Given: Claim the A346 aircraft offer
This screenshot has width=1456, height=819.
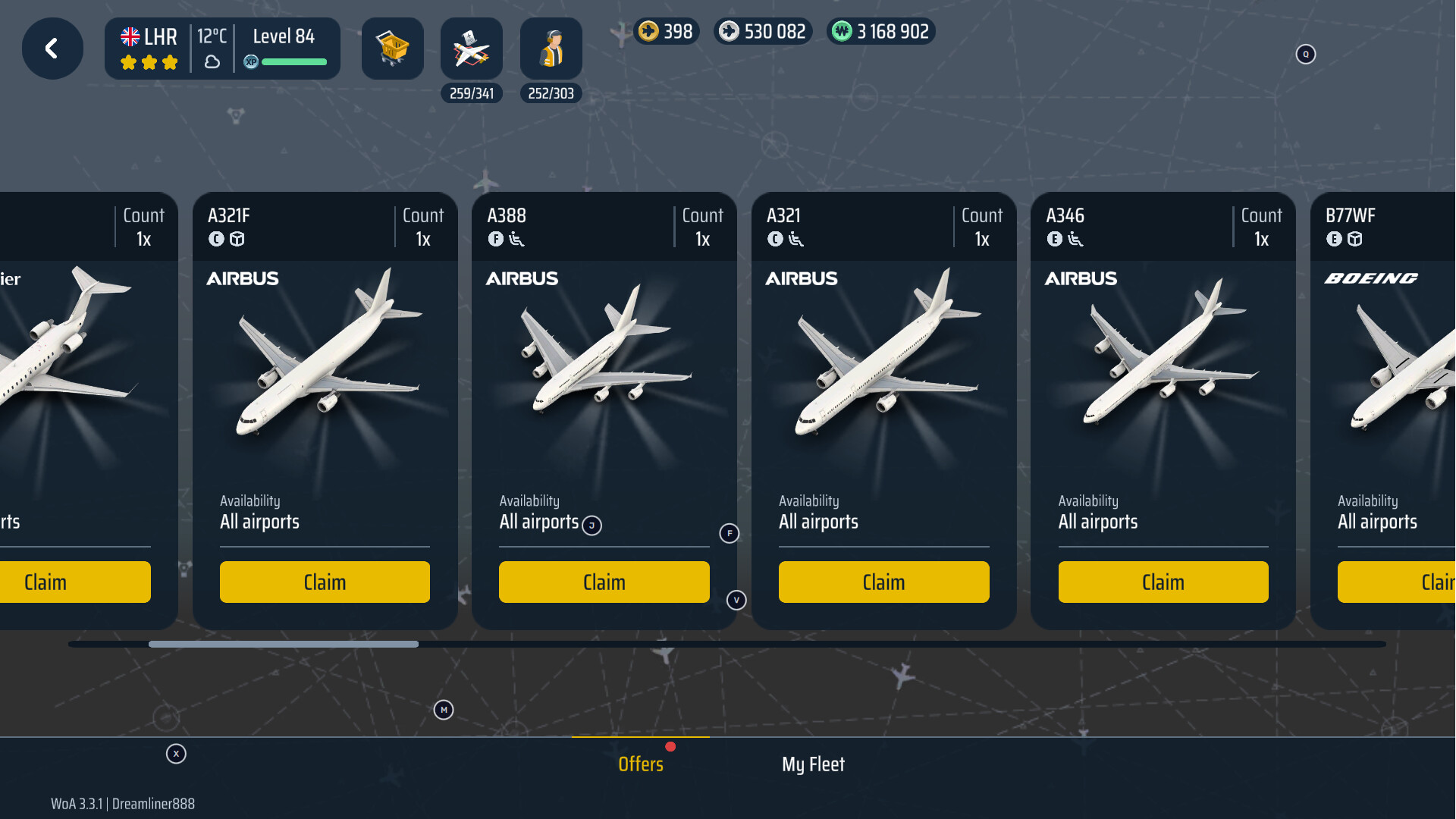Looking at the screenshot, I should pyautogui.click(x=1163, y=582).
